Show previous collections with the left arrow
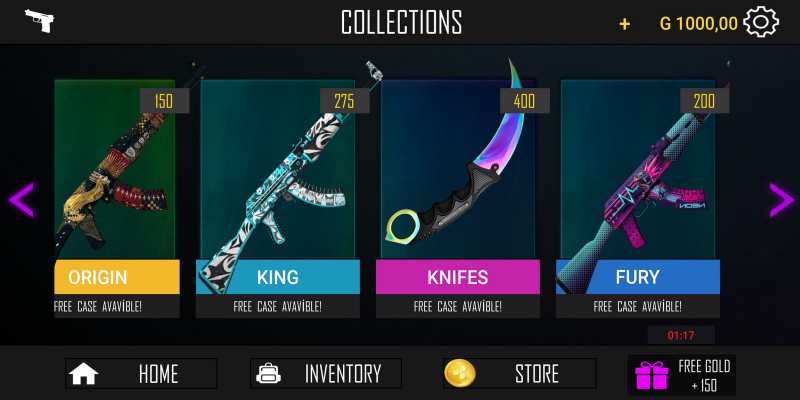 point(21,199)
